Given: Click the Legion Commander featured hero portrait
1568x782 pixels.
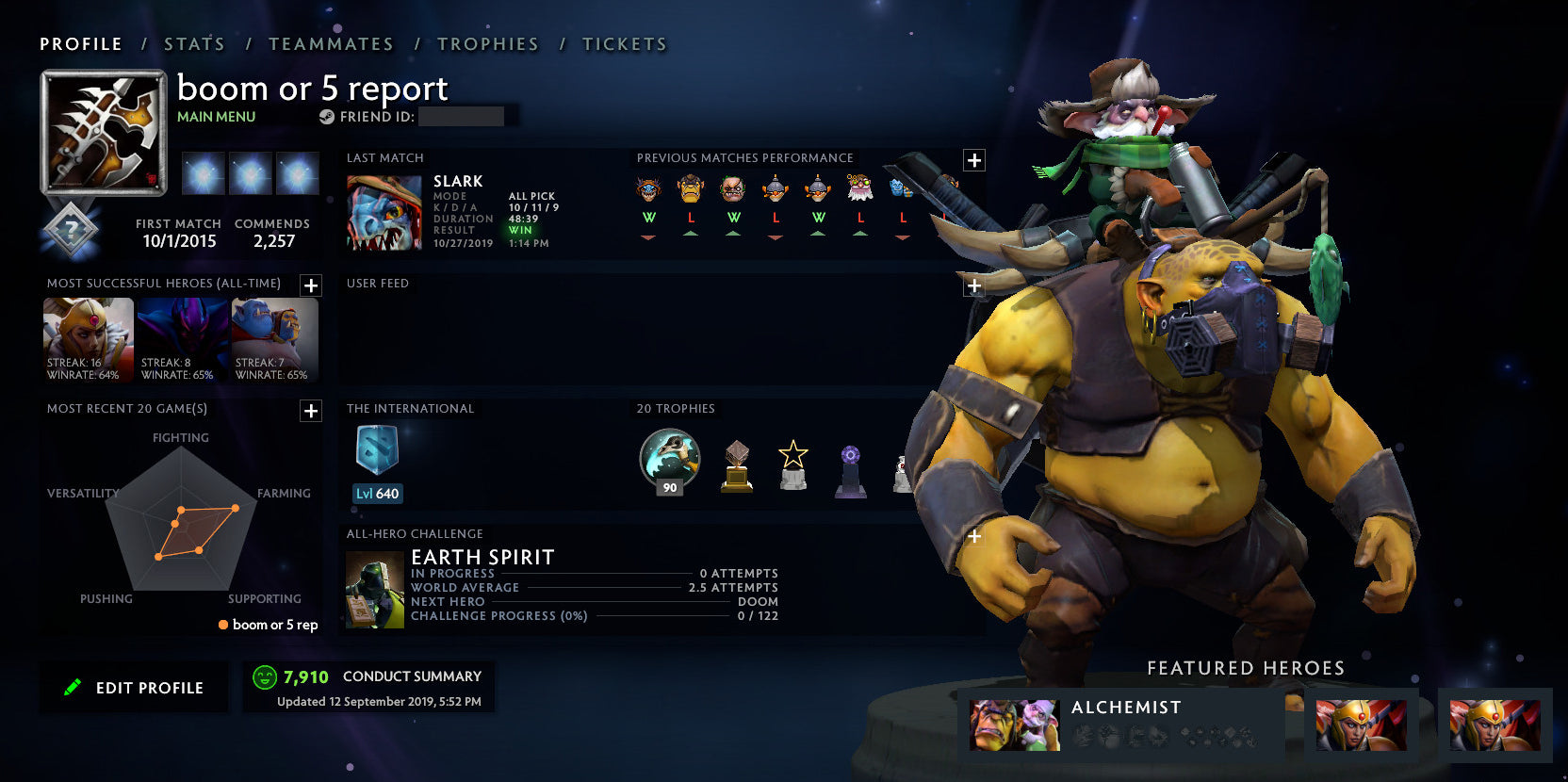Looking at the screenshot, I should tap(1360, 725).
